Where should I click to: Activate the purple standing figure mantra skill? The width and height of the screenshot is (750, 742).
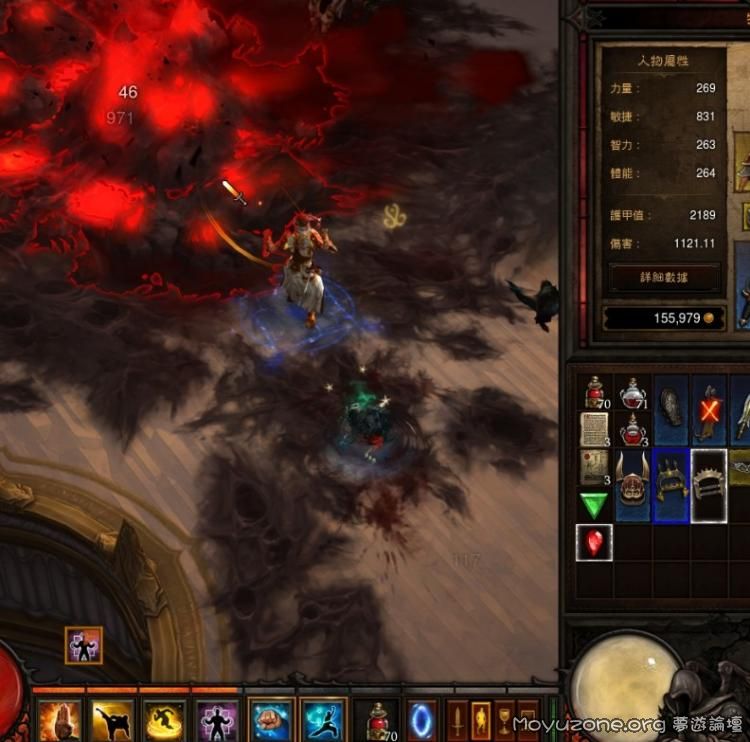pyautogui.click(x=216, y=720)
